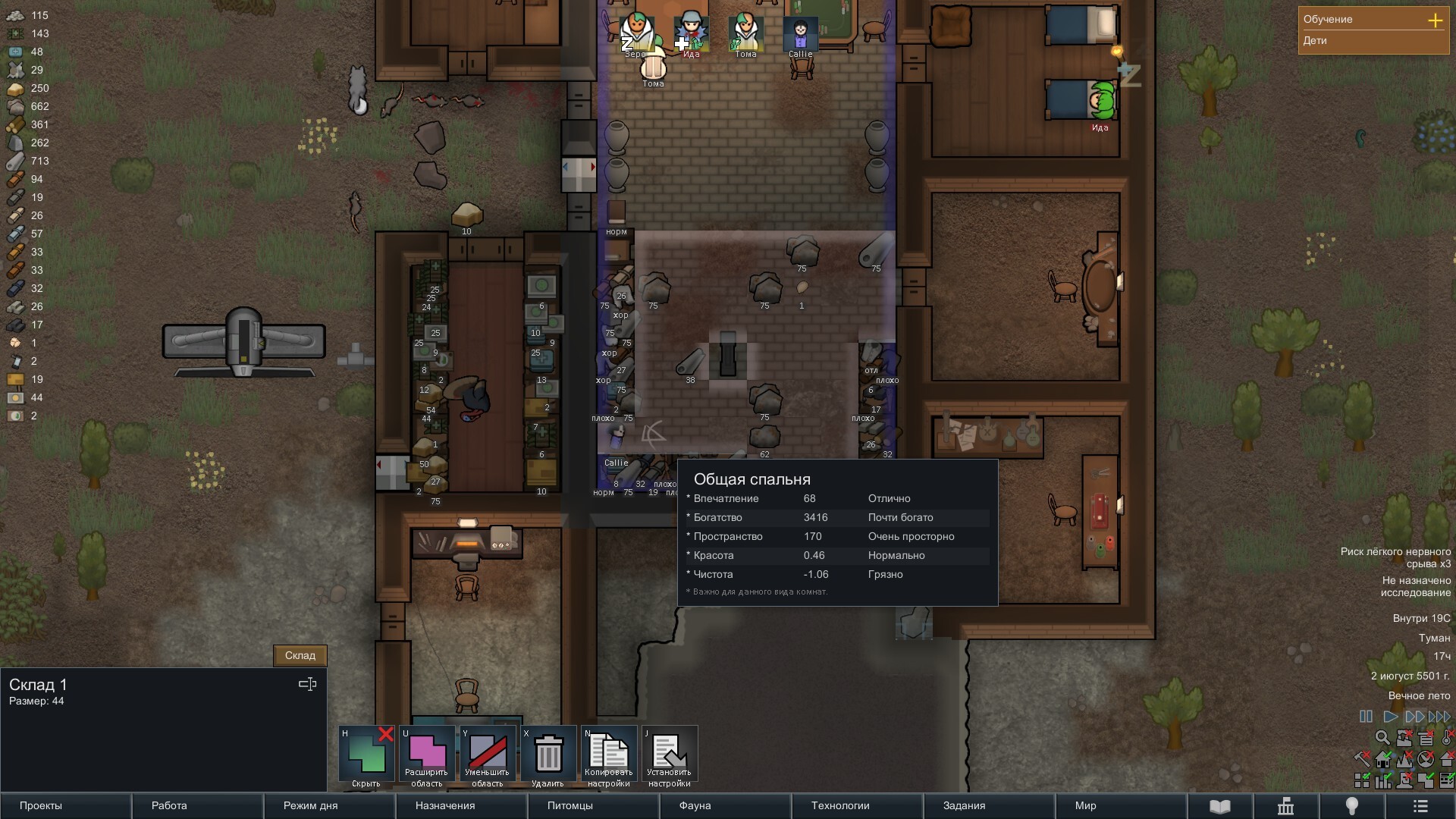Select Уменьшить область to shrink the zone
1456x819 pixels.
click(488, 755)
